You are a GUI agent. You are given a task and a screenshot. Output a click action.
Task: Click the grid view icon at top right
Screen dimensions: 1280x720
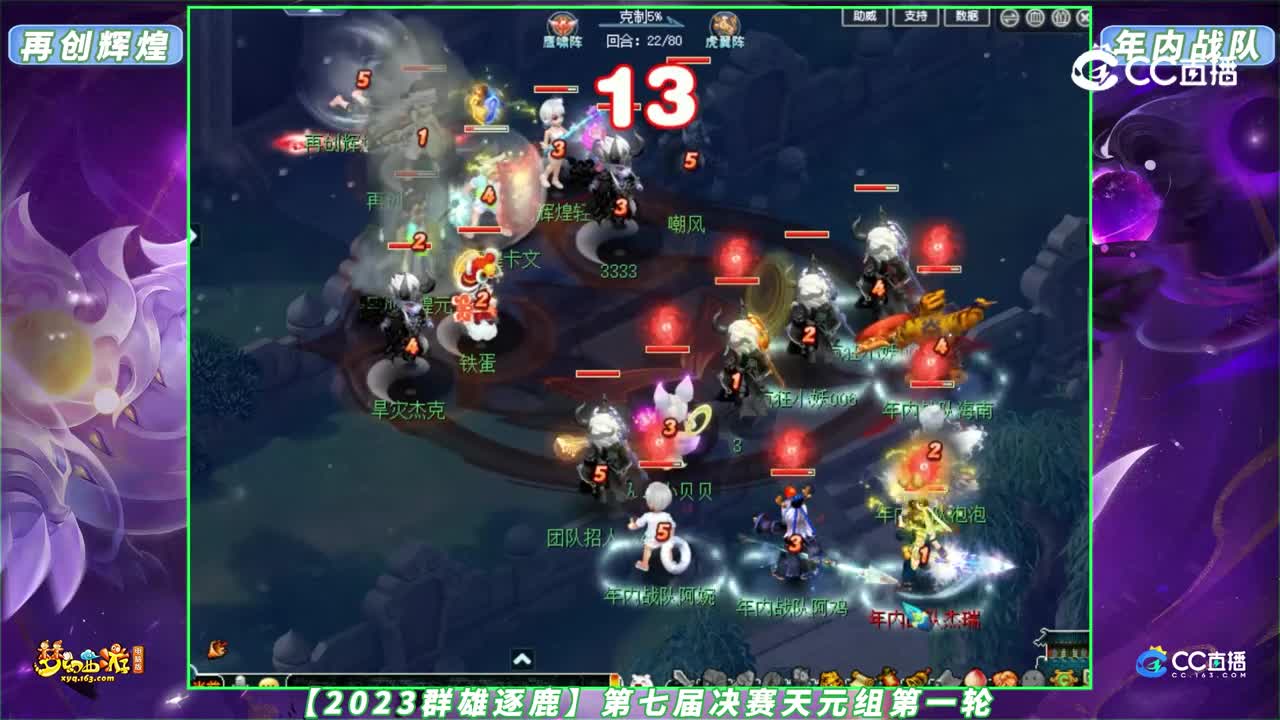coord(1036,17)
